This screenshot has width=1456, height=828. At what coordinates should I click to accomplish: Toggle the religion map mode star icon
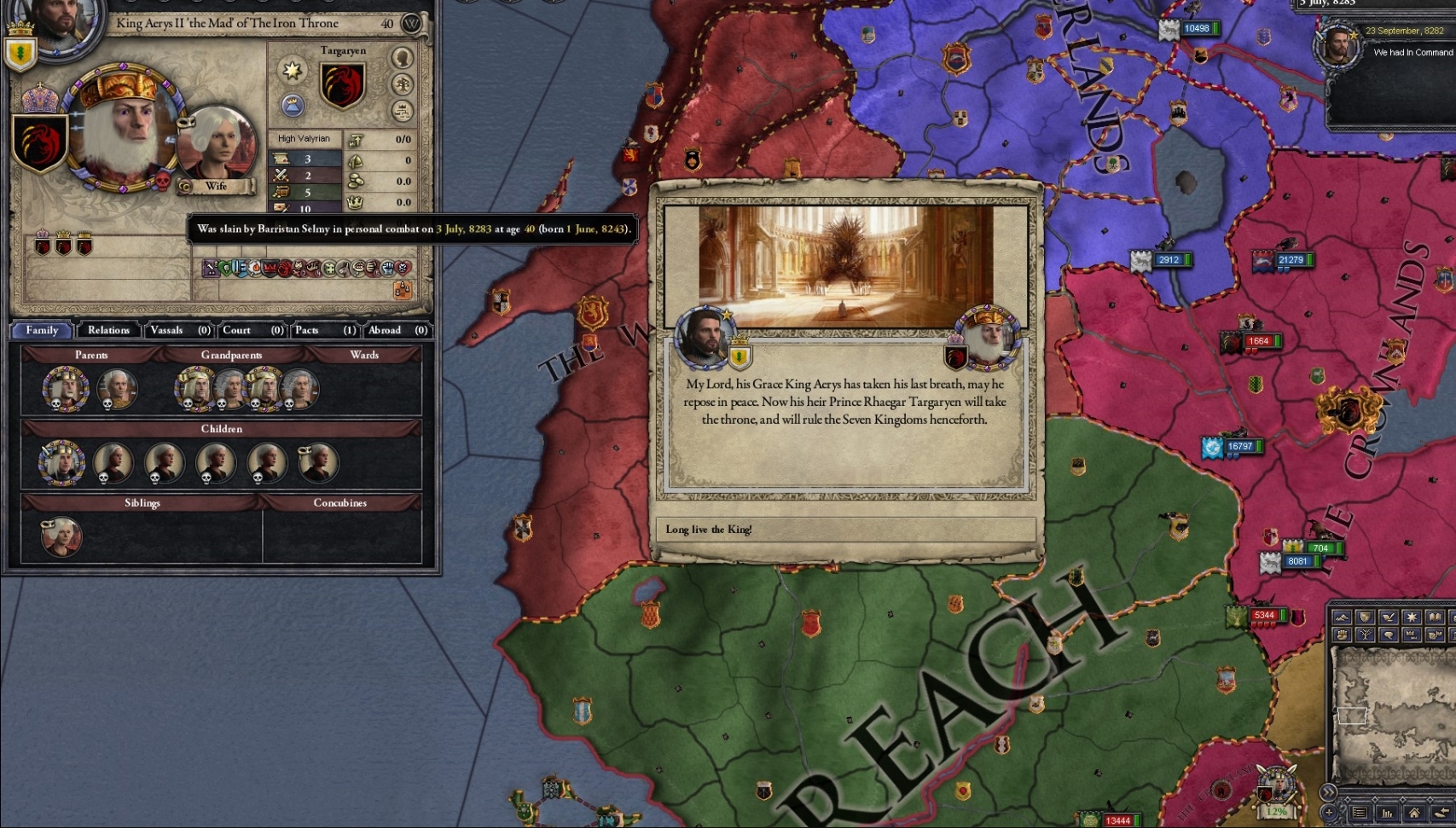(1412, 617)
